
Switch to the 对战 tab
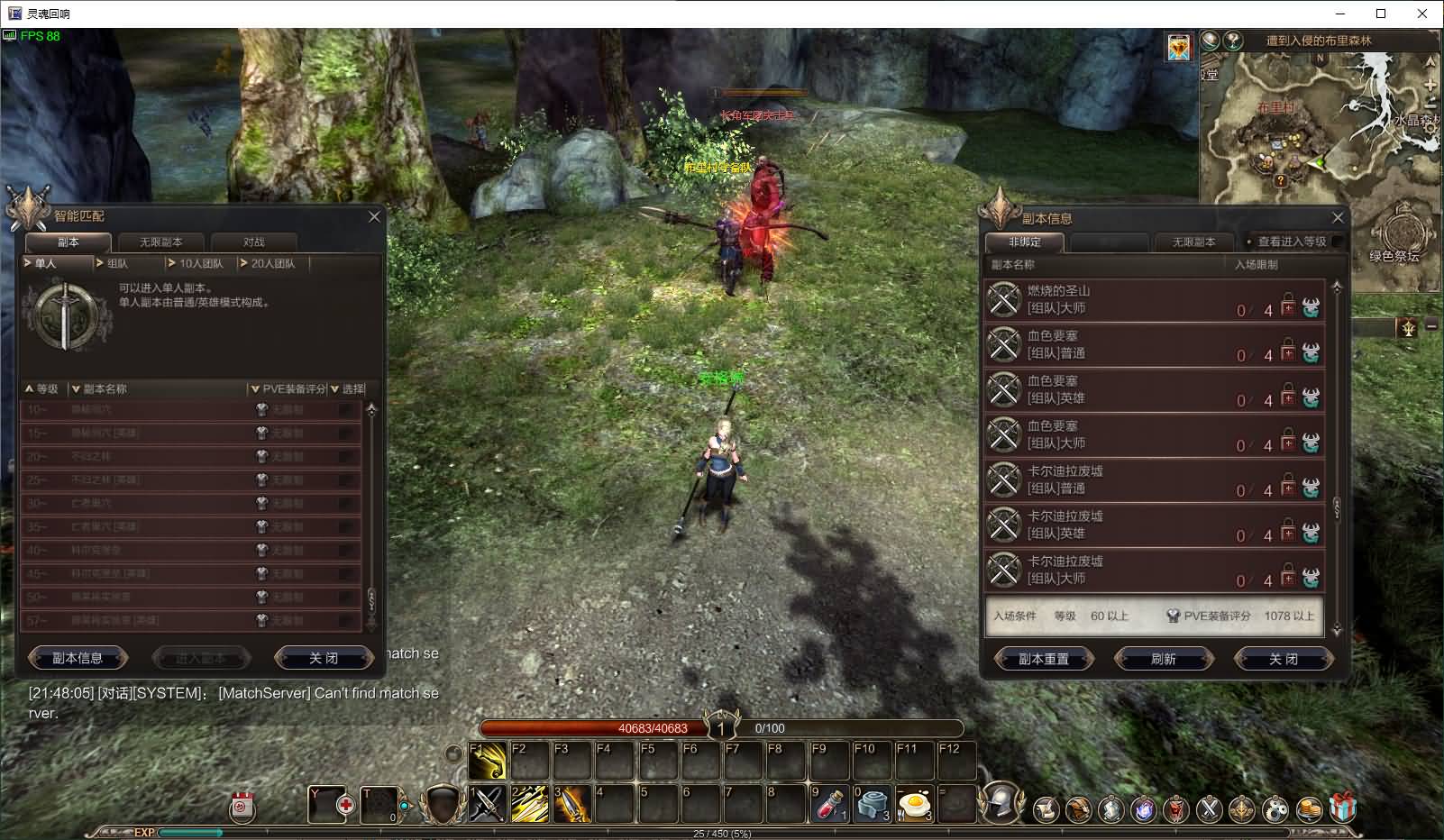coord(253,242)
